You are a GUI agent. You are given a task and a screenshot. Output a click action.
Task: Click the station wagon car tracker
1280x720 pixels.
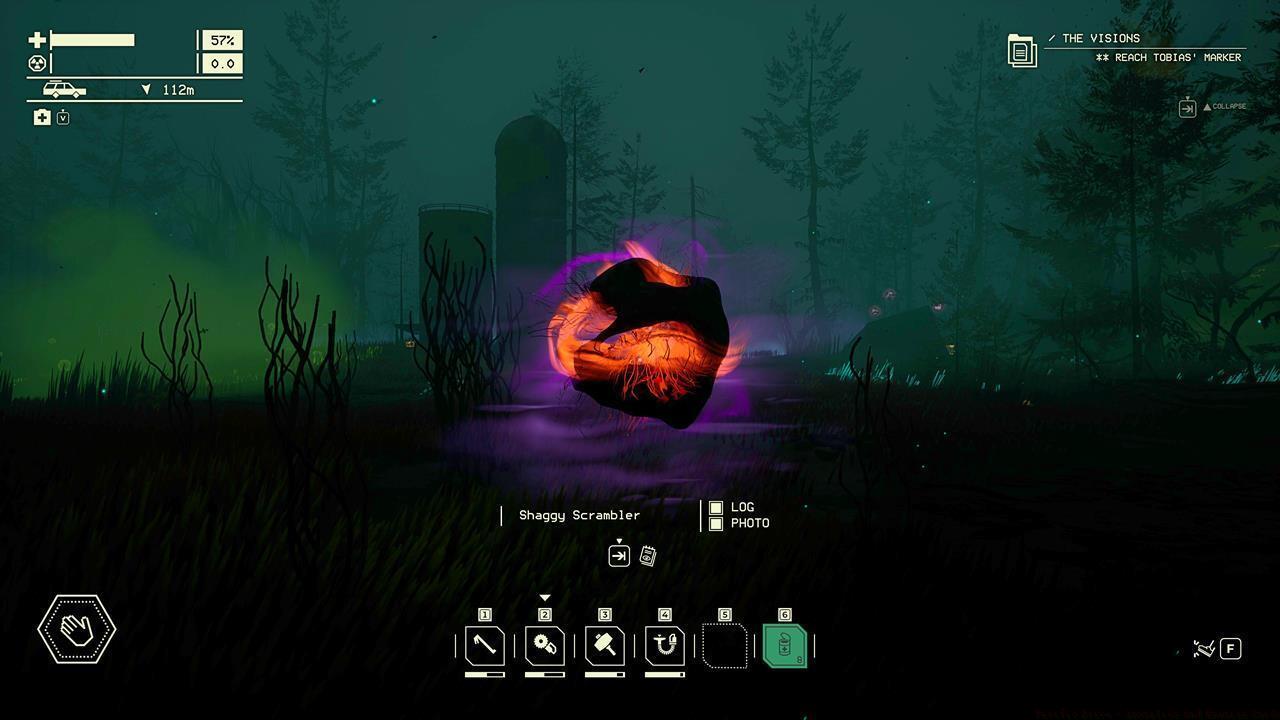point(64,90)
